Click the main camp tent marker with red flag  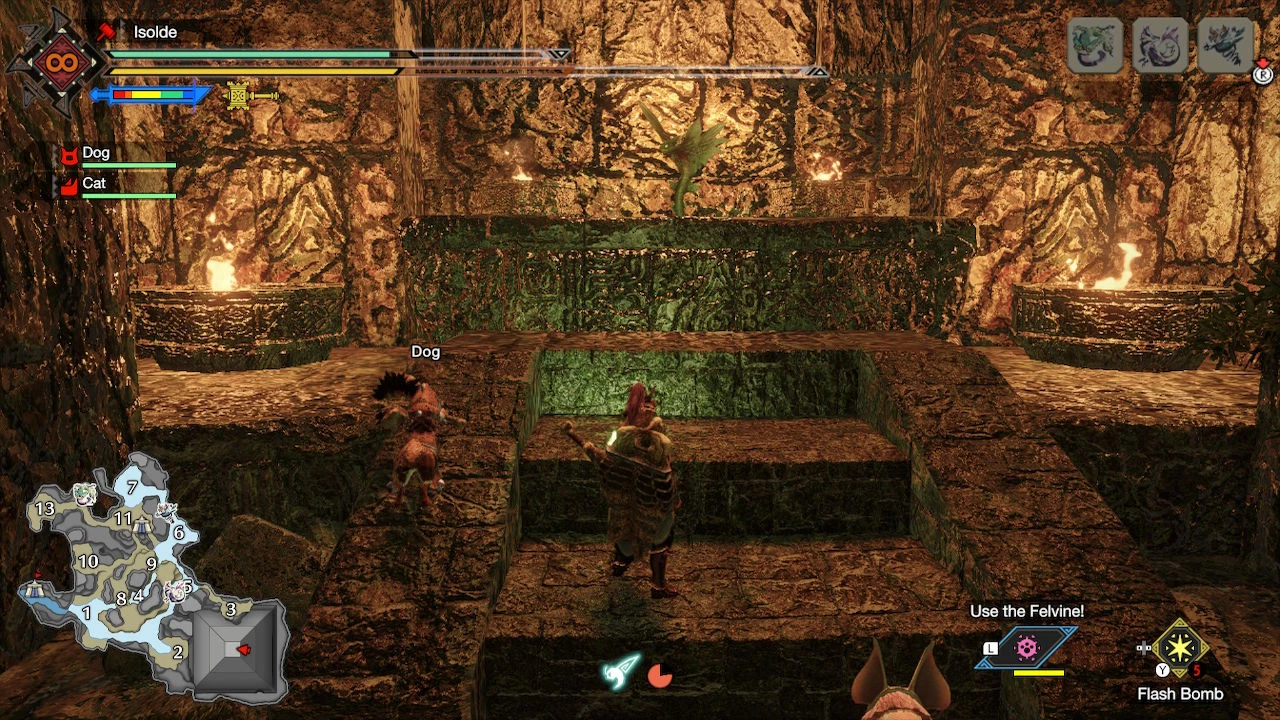(x=36, y=588)
